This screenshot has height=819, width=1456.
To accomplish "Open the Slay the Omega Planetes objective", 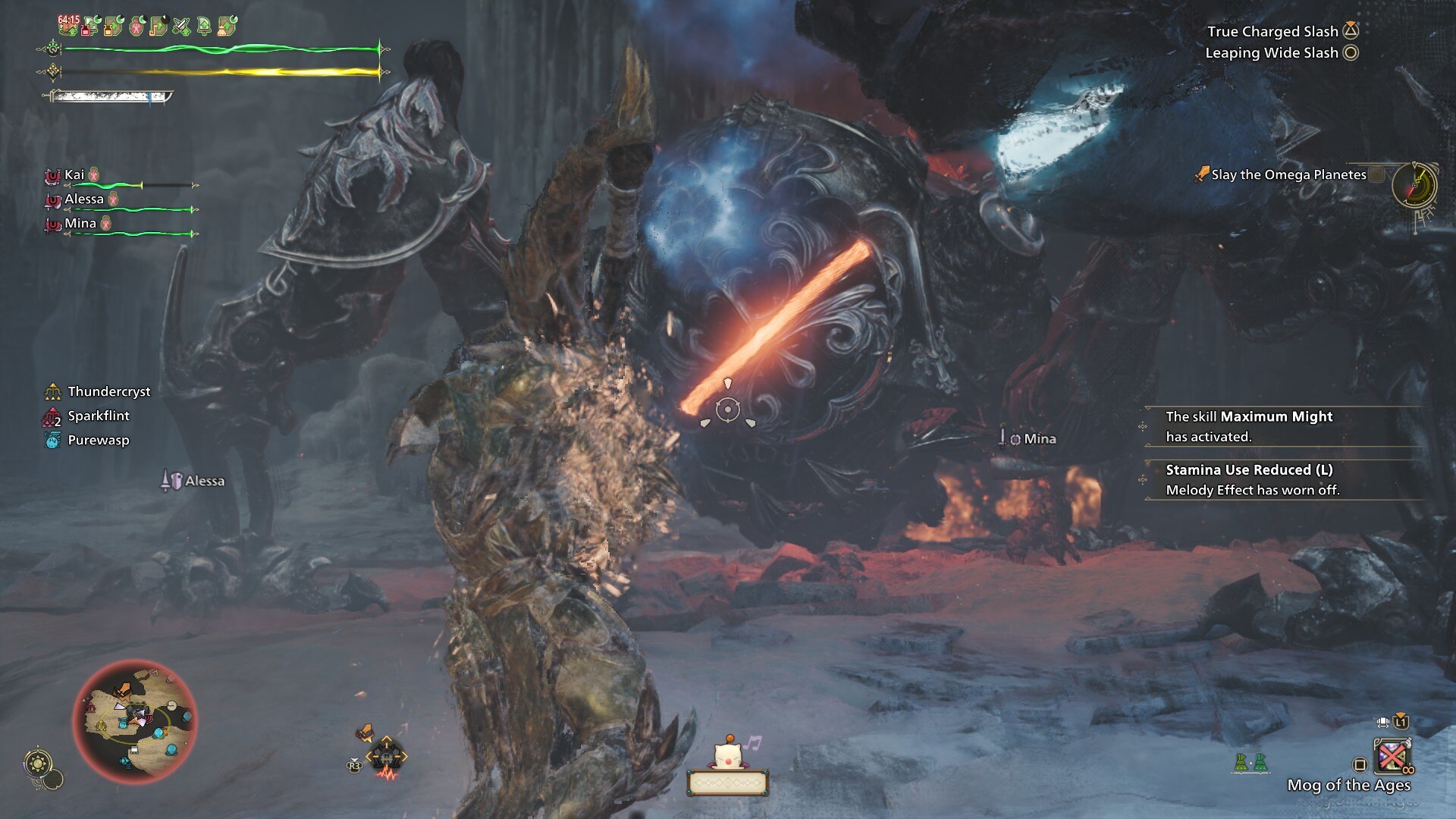I will (1288, 174).
